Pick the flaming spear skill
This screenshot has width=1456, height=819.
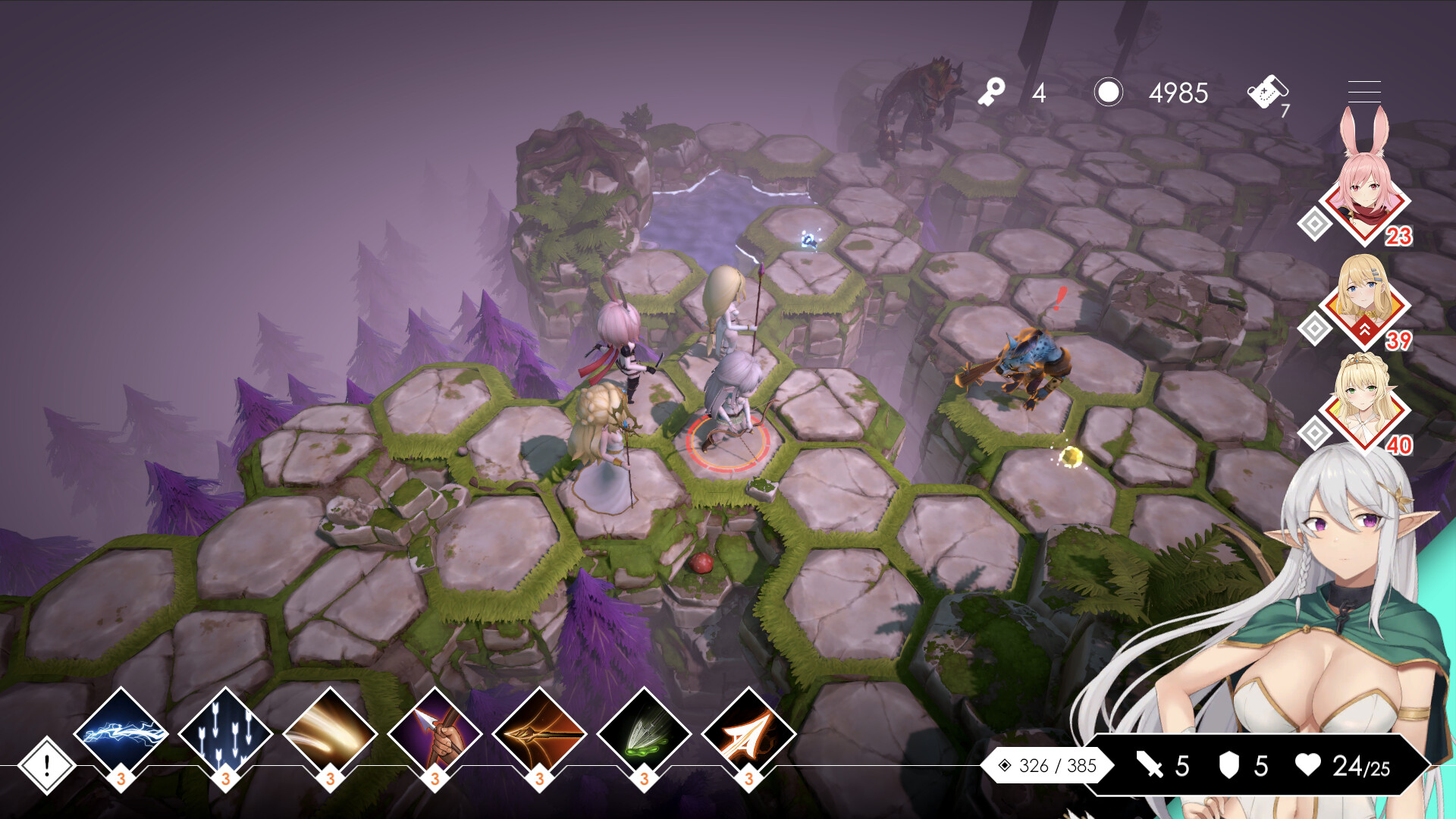(x=538, y=733)
